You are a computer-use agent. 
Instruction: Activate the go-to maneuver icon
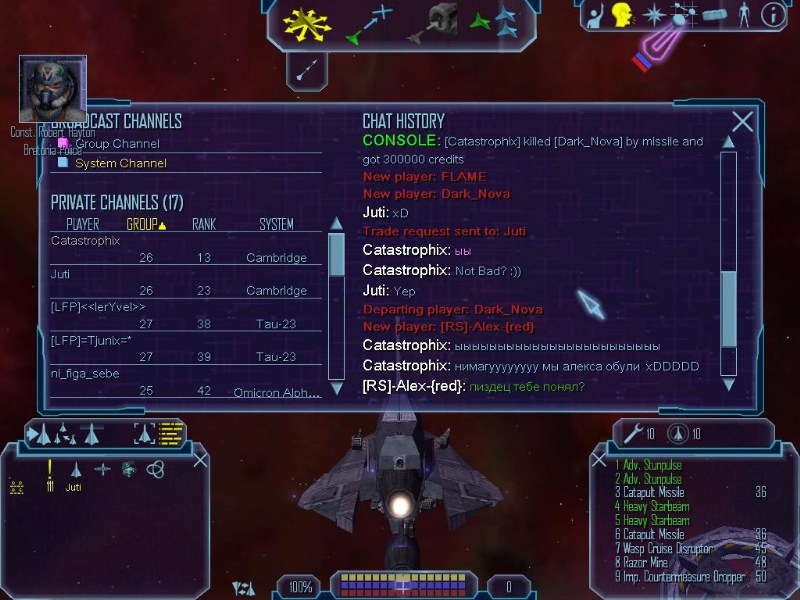[369, 24]
